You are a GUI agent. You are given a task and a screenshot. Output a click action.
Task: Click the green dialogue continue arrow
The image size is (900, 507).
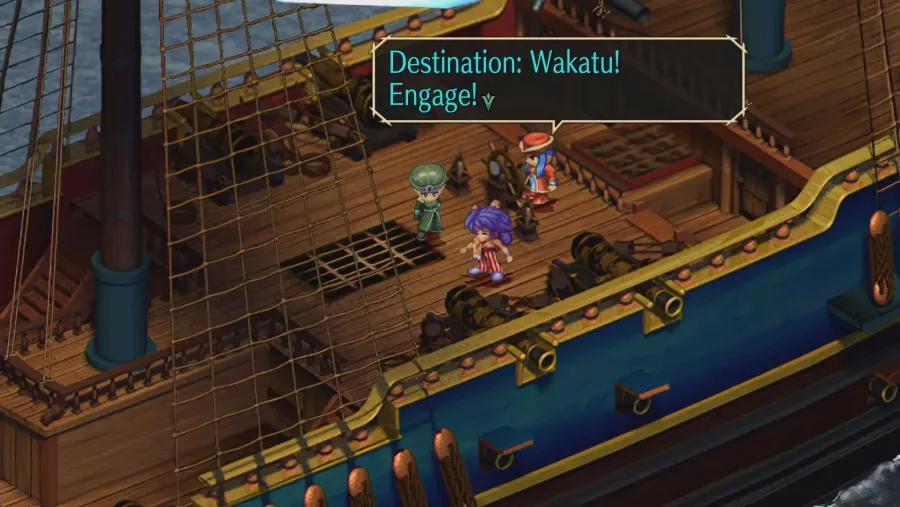(488, 101)
